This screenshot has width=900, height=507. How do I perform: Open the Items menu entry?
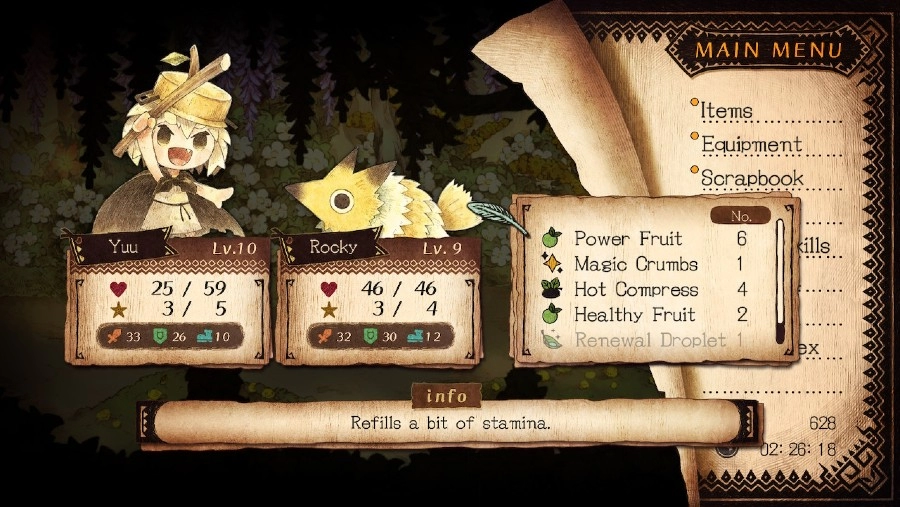coord(727,110)
